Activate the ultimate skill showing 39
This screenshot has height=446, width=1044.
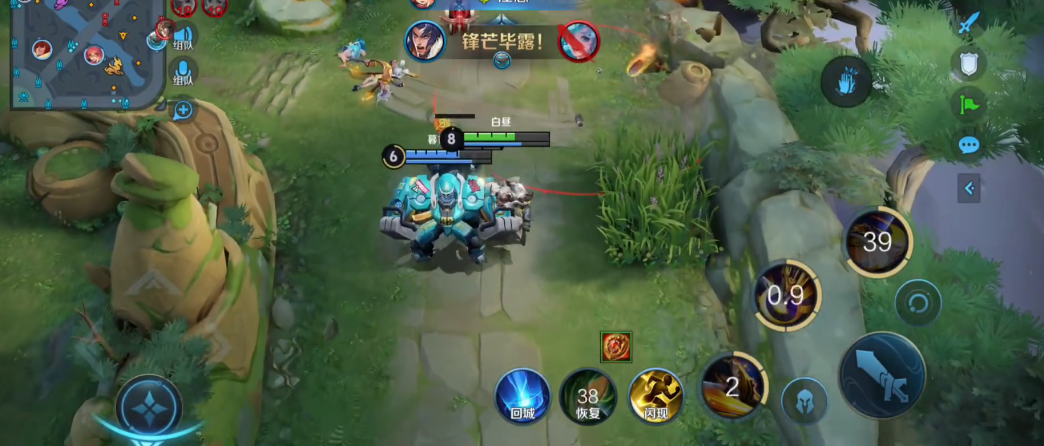877,241
